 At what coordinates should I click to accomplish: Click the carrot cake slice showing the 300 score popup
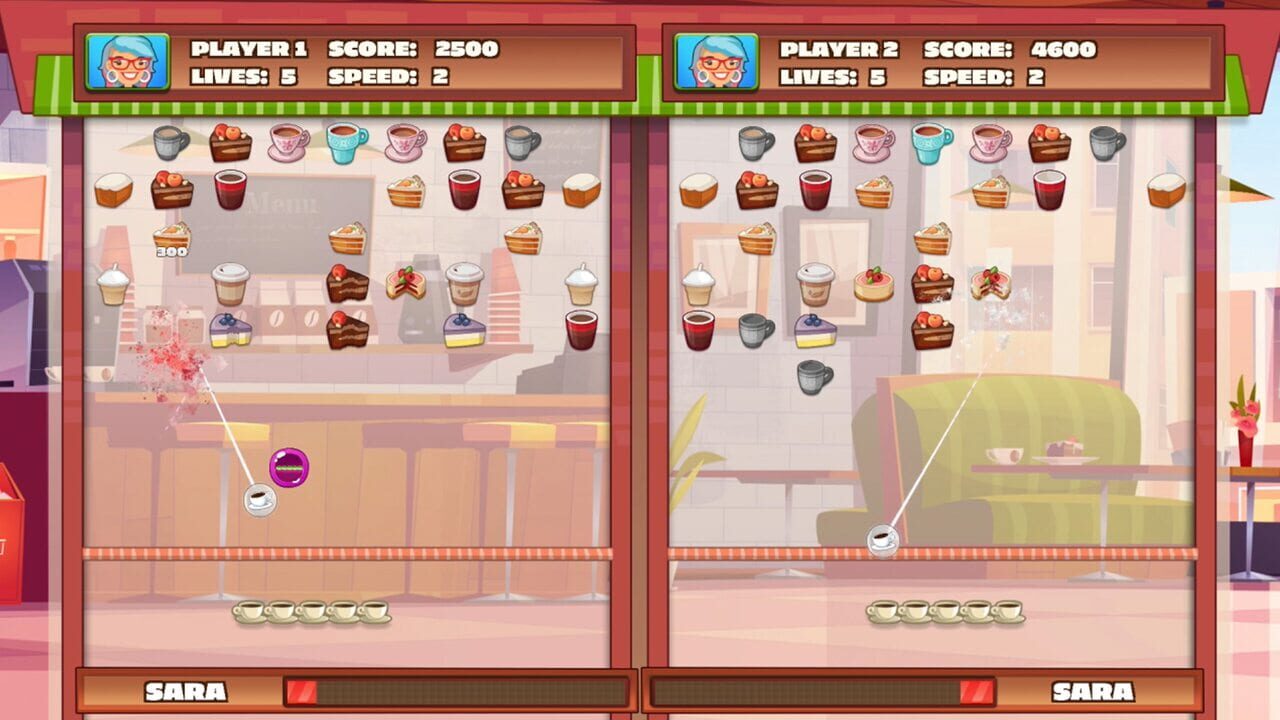tap(171, 238)
